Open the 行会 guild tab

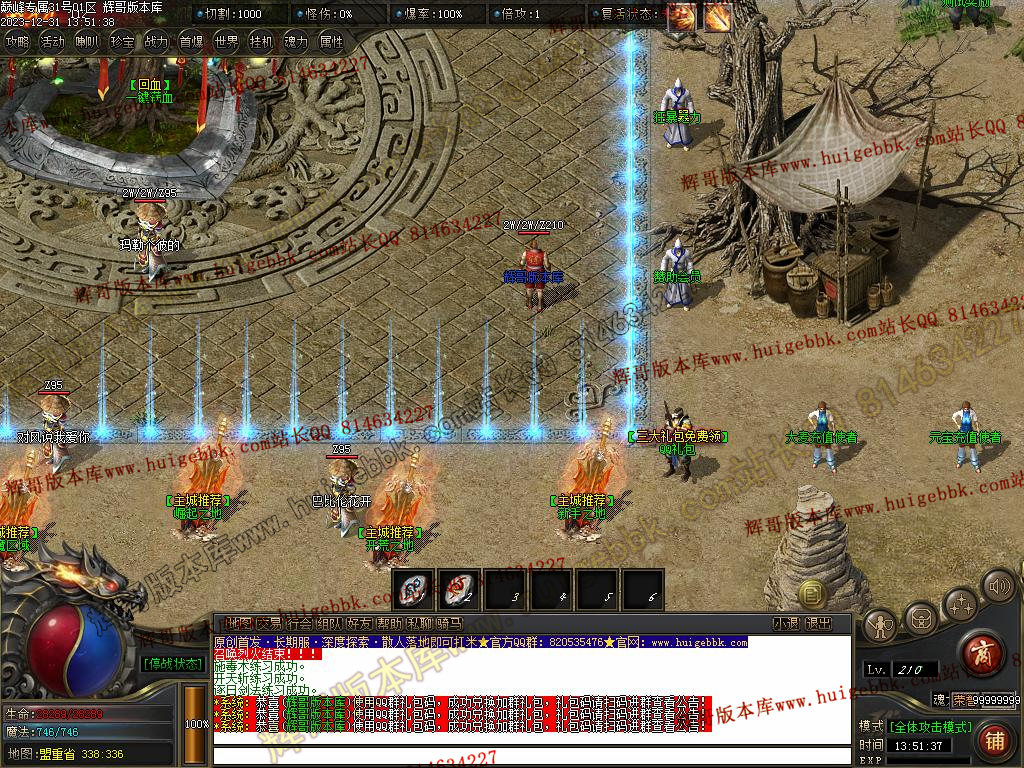click(299, 623)
